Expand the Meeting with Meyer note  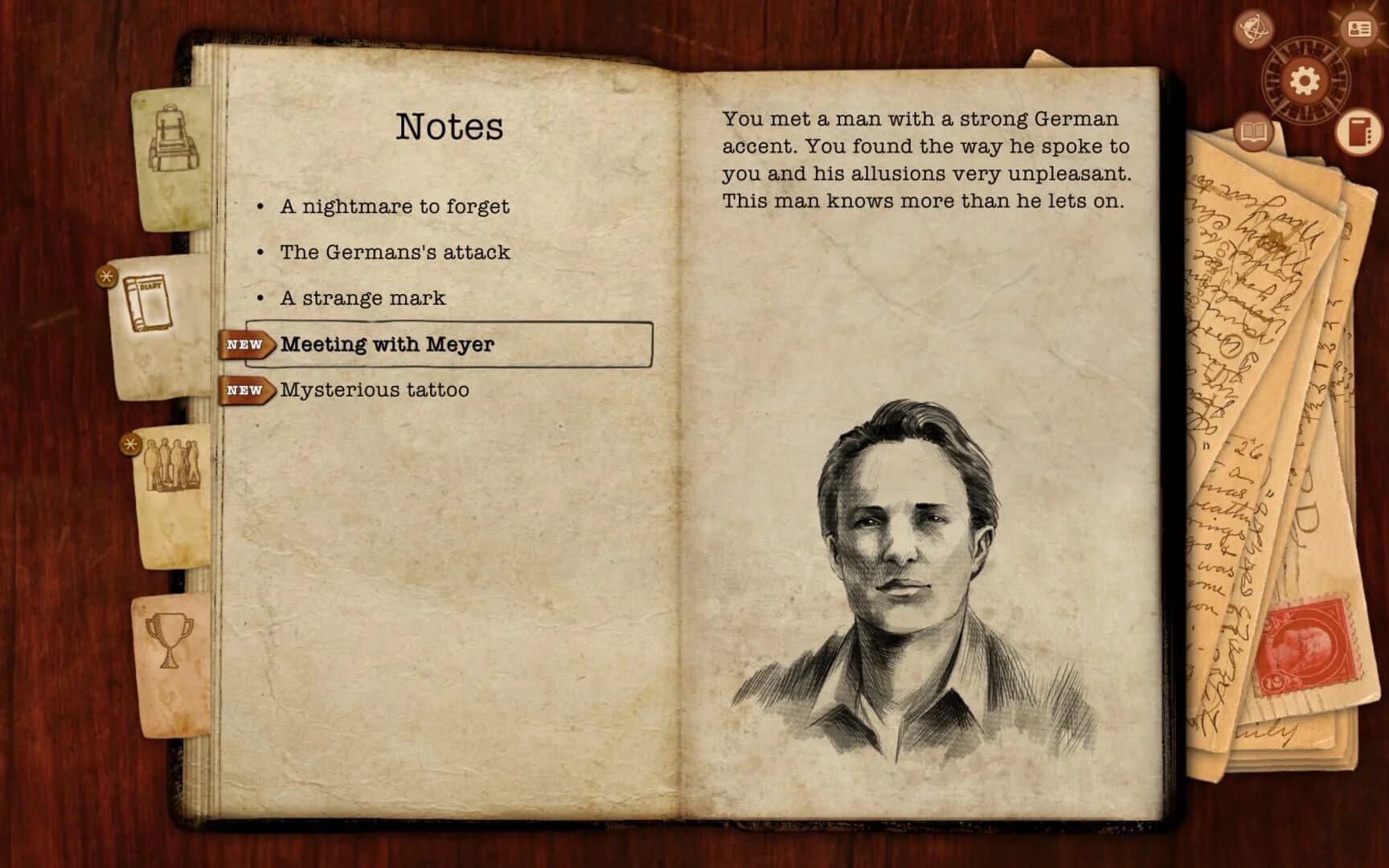[387, 344]
